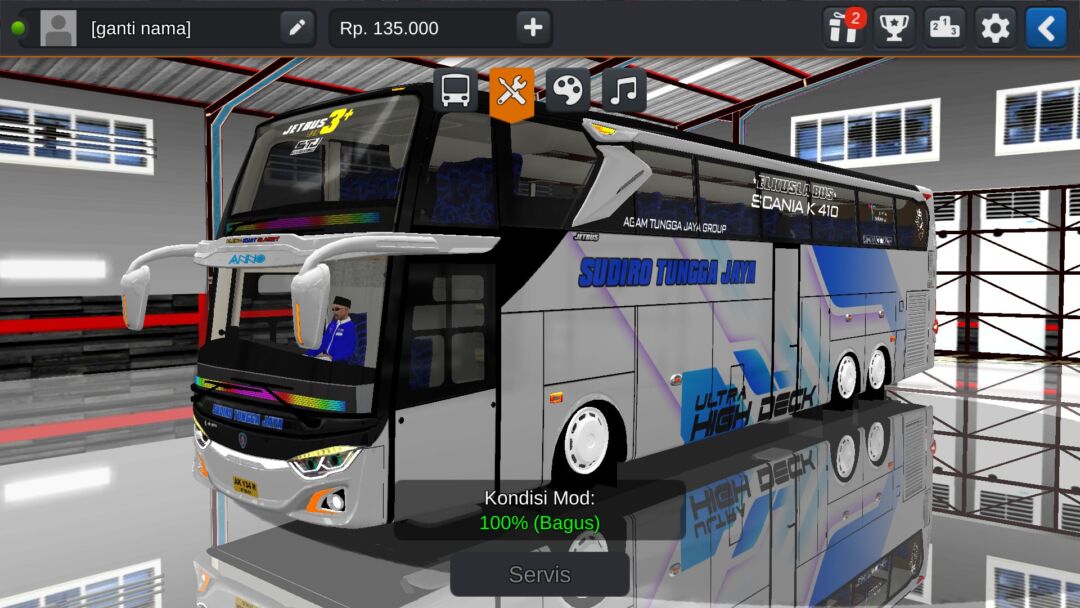Select the tools maintenance tab
The image size is (1080, 608).
tap(511, 92)
